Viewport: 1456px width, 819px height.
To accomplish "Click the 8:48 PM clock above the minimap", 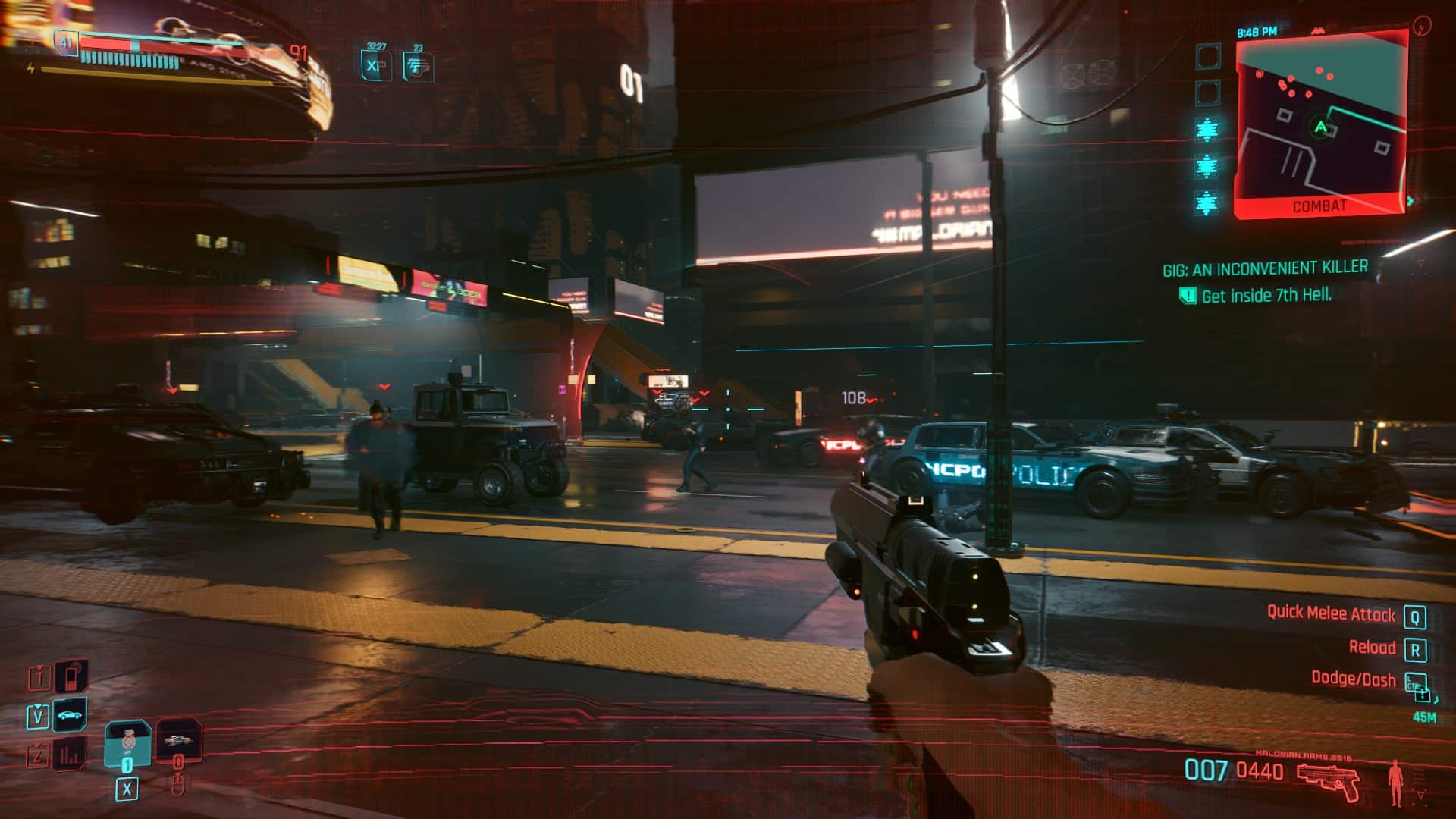I will click(x=1257, y=31).
